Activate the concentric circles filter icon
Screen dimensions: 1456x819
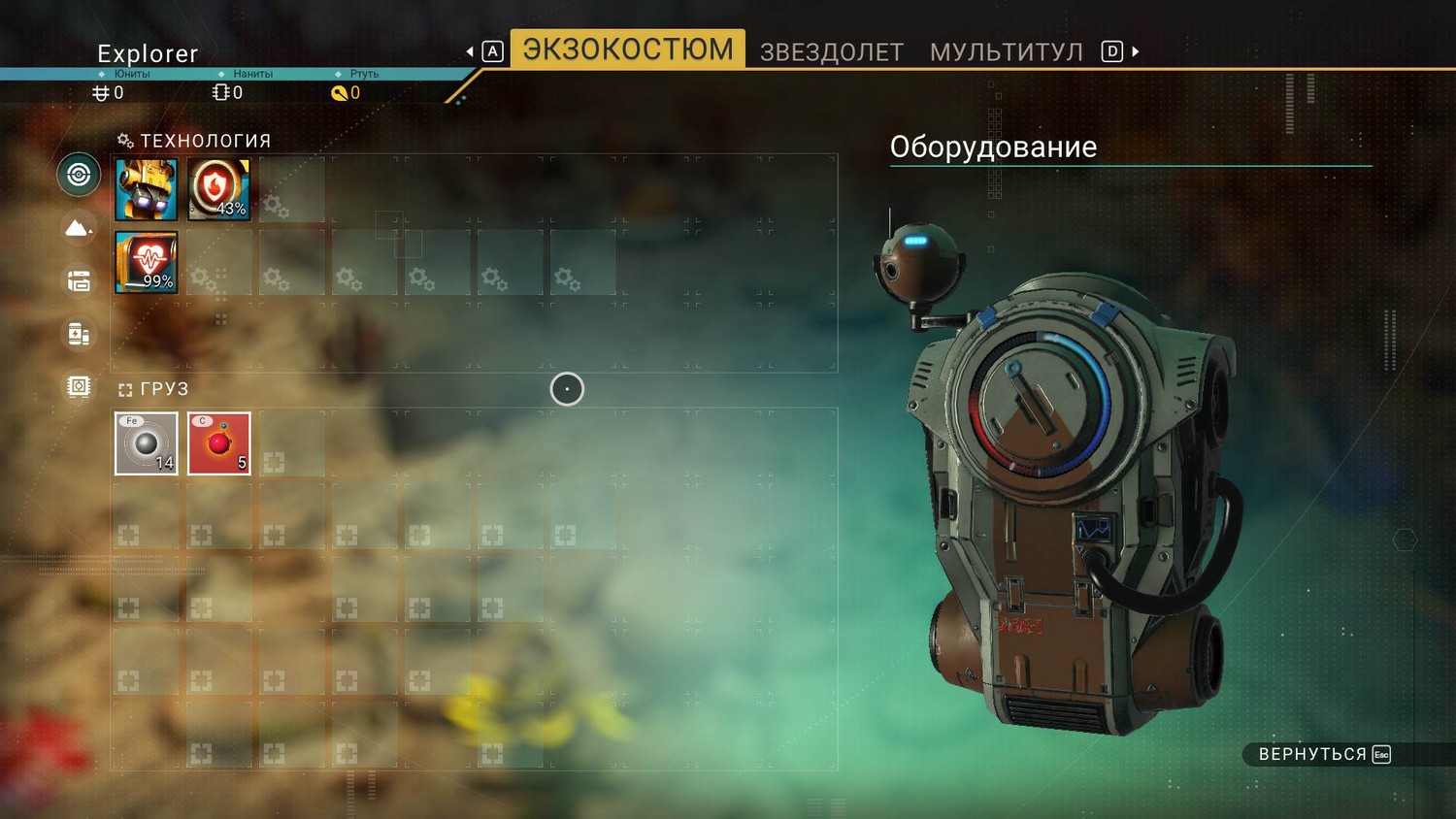pyautogui.click(x=79, y=175)
